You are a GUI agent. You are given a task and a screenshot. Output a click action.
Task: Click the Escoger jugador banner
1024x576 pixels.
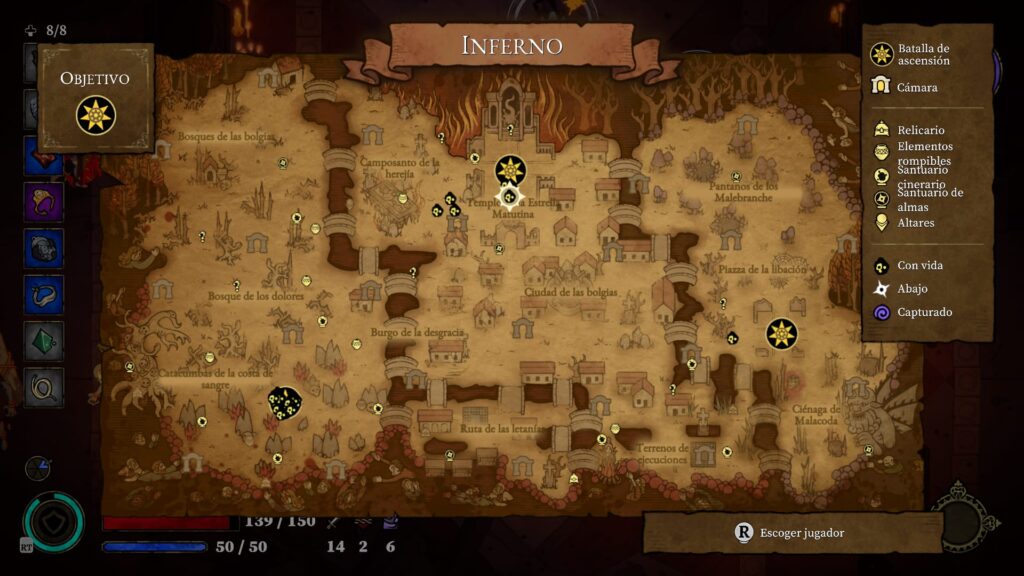click(x=792, y=533)
